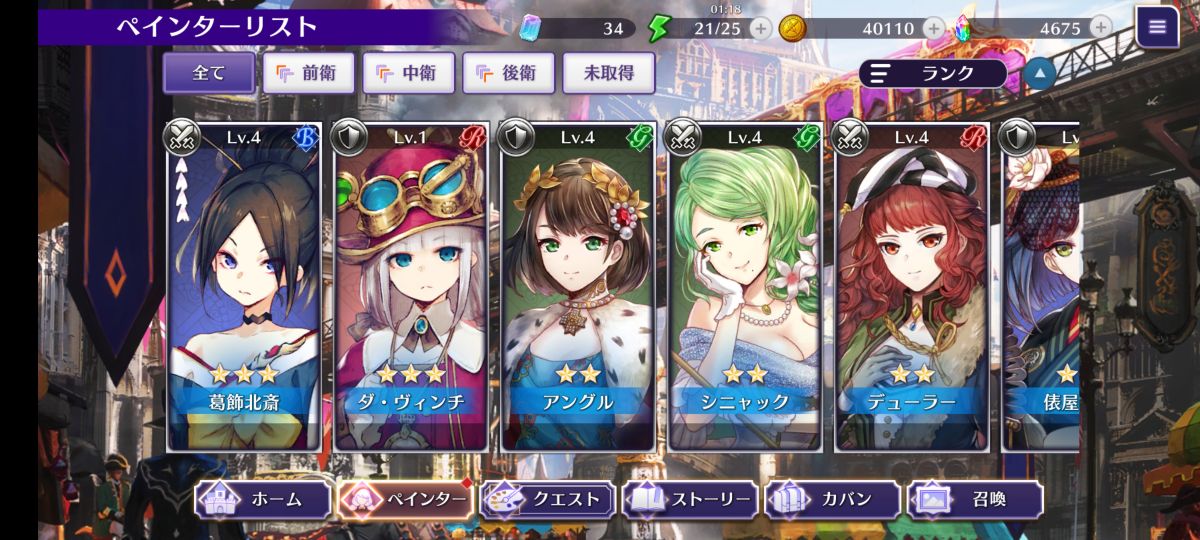Show only 後衛 painters
This screenshot has height=540, width=1200.
pos(508,73)
